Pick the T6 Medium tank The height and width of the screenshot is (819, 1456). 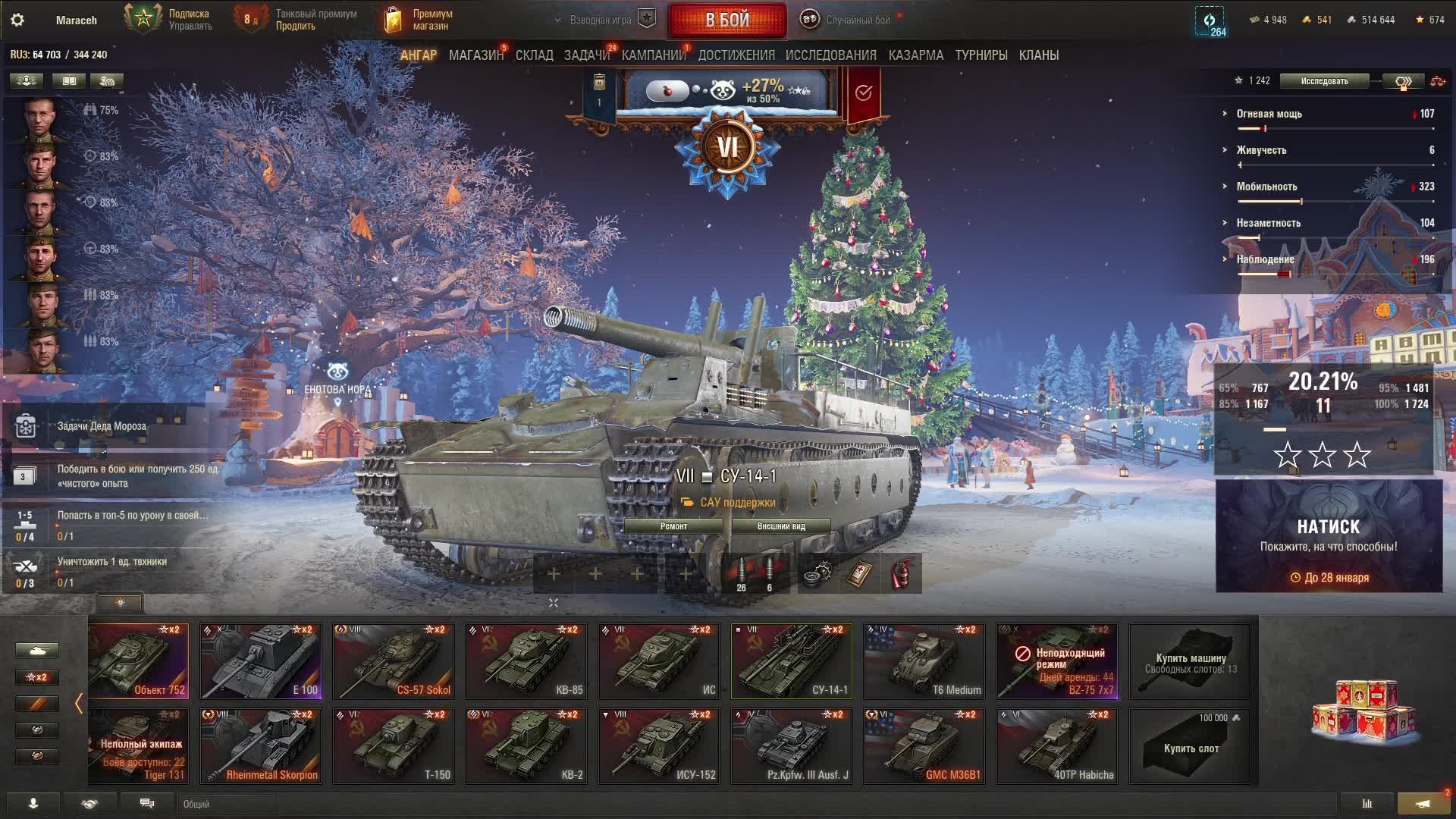coord(924,661)
